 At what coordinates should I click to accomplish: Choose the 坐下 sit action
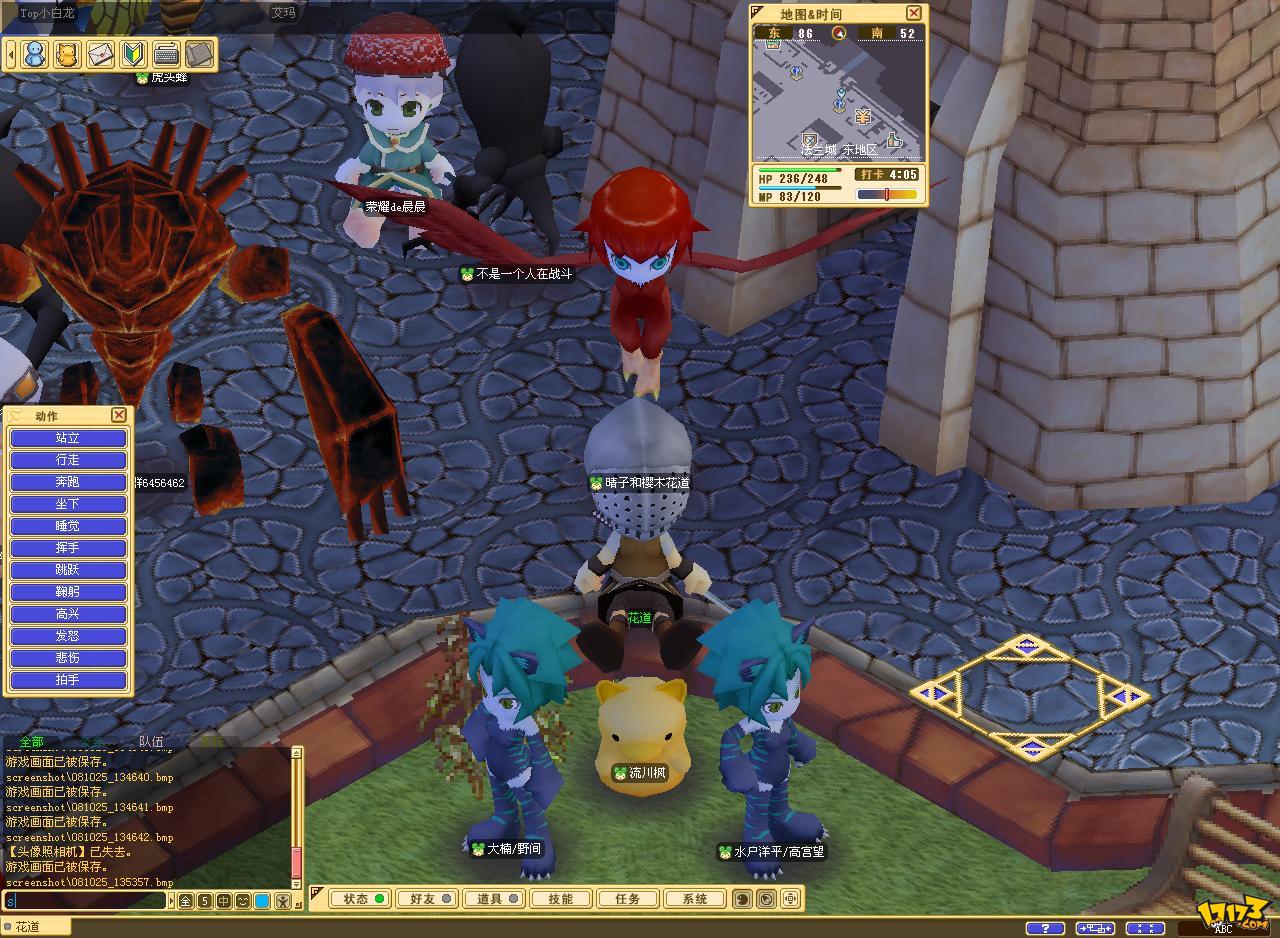tap(68, 504)
